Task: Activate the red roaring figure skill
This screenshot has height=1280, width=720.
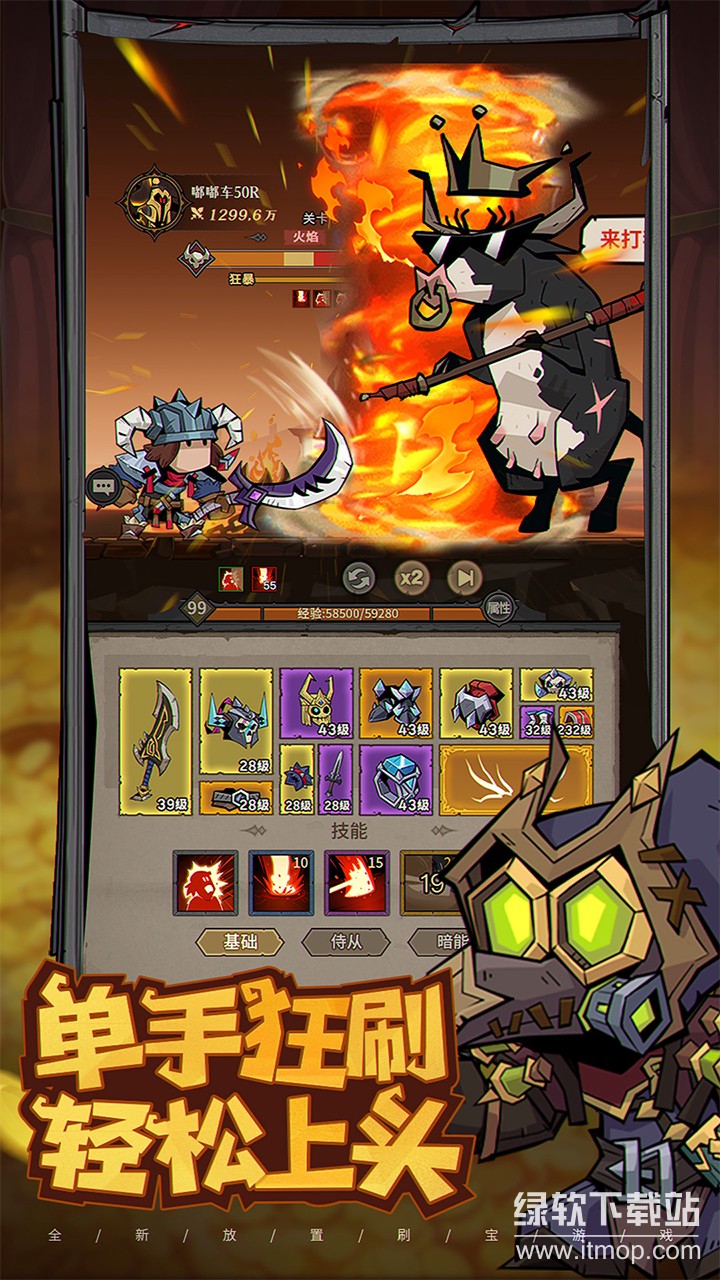Action: (205, 883)
